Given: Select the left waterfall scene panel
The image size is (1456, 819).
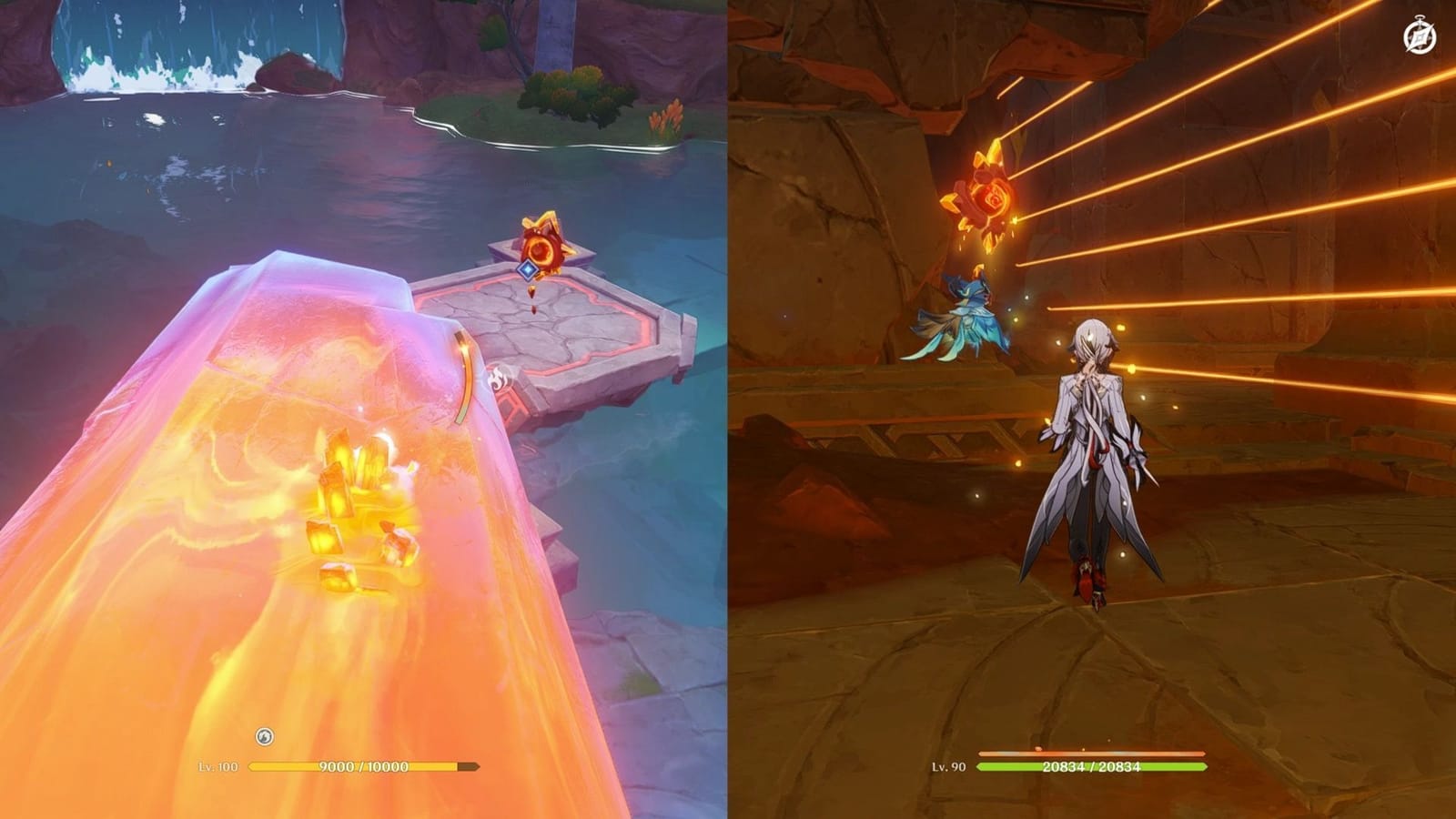Looking at the screenshot, I should pyautogui.click(x=364, y=409).
